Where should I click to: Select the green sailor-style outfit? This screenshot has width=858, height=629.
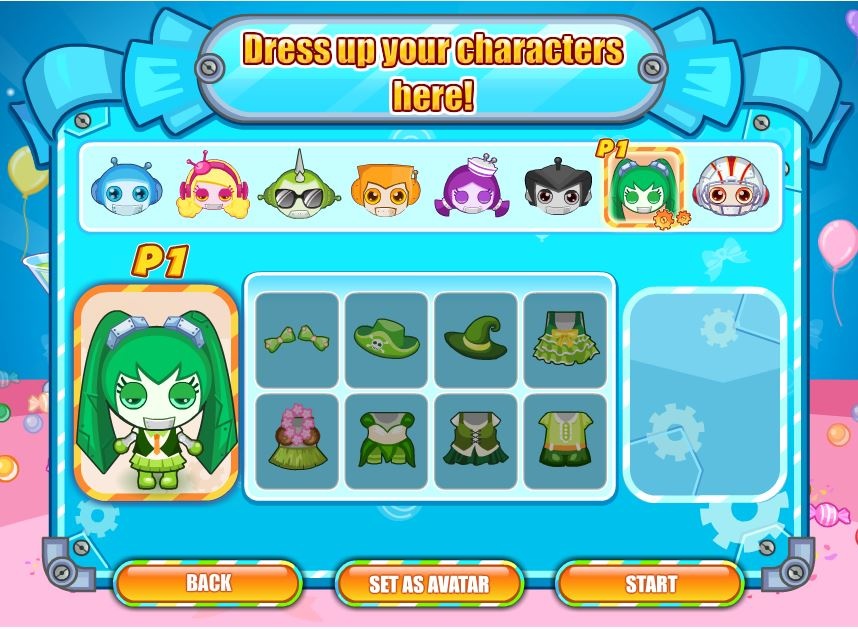(386, 441)
